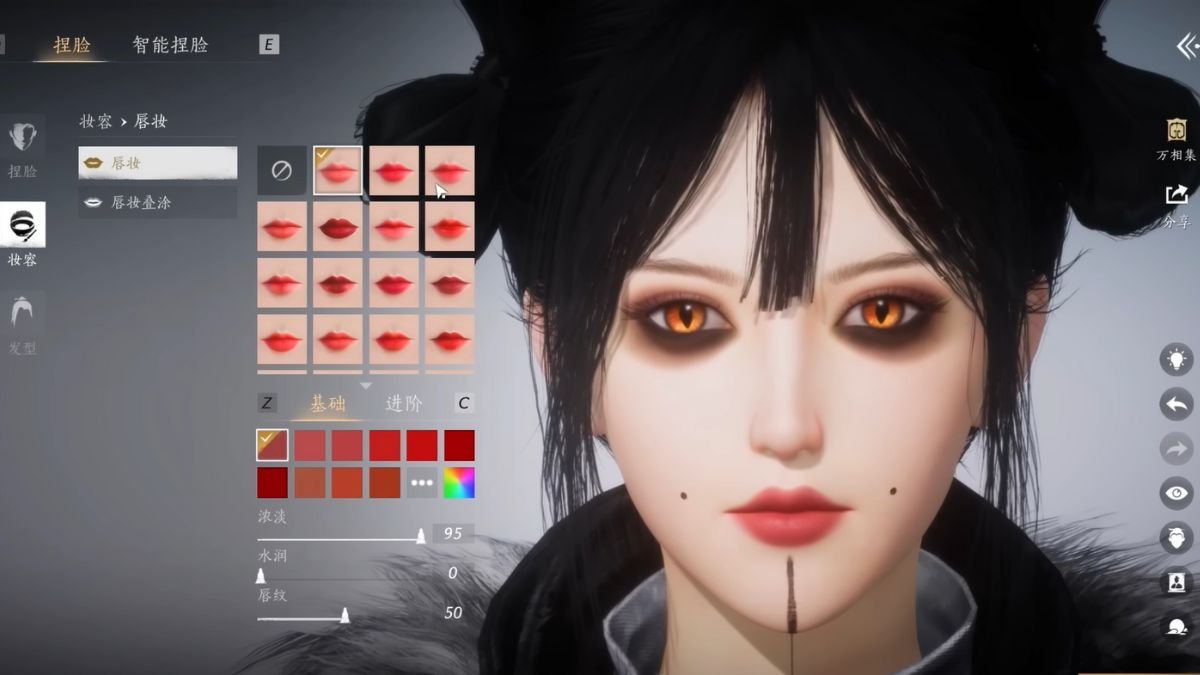Toggle the eye visibility button
The width and height of the screenshot is (1200, 675).
[1176, 493]
